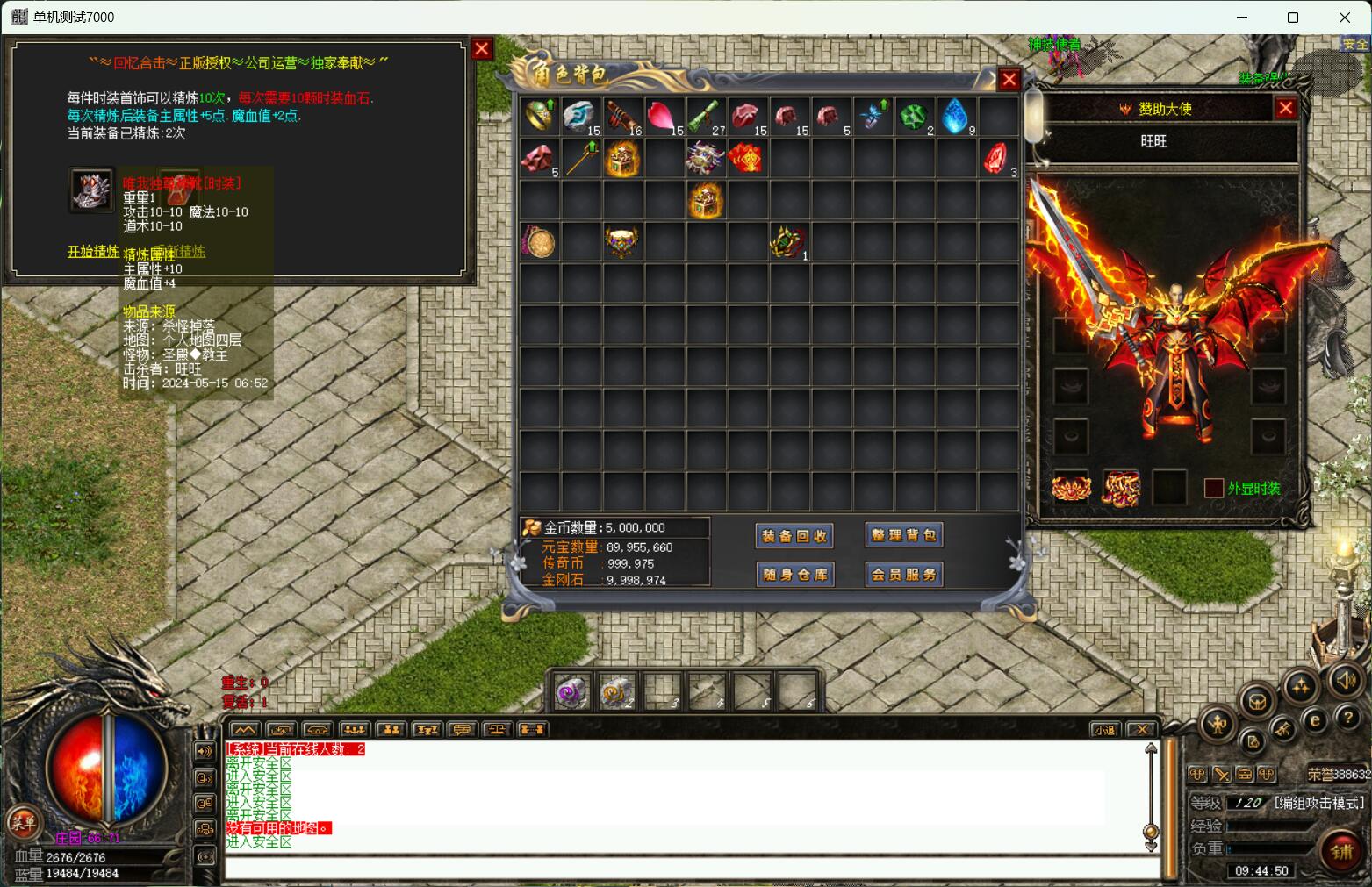
Task: Click the 小退 logout button
Action: (x=1104, y=729)
